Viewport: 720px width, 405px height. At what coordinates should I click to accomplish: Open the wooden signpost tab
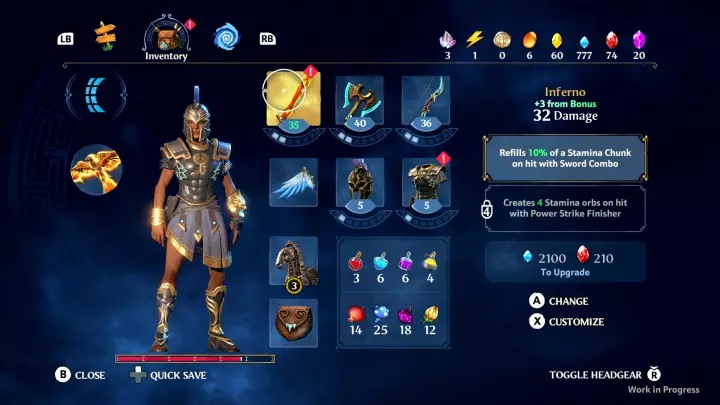[x=106, y=38]
